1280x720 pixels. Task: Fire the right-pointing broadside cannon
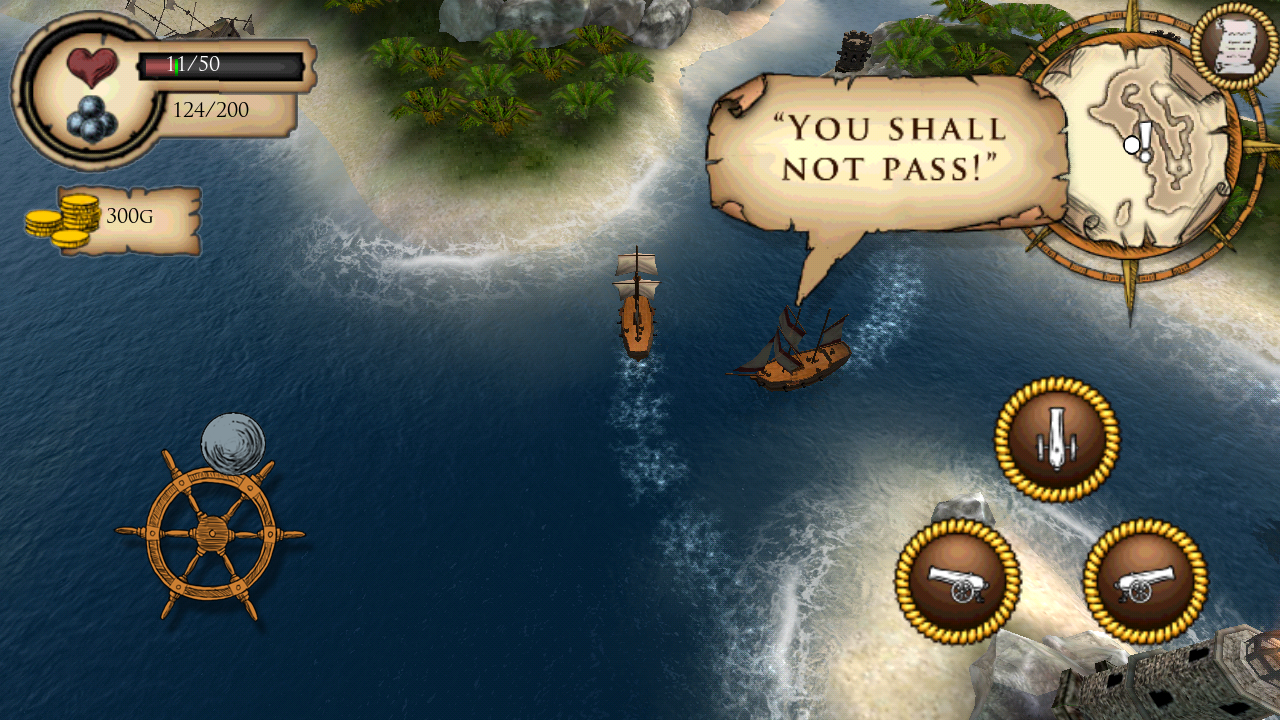pyautogui.click(x=1145, y=581)
